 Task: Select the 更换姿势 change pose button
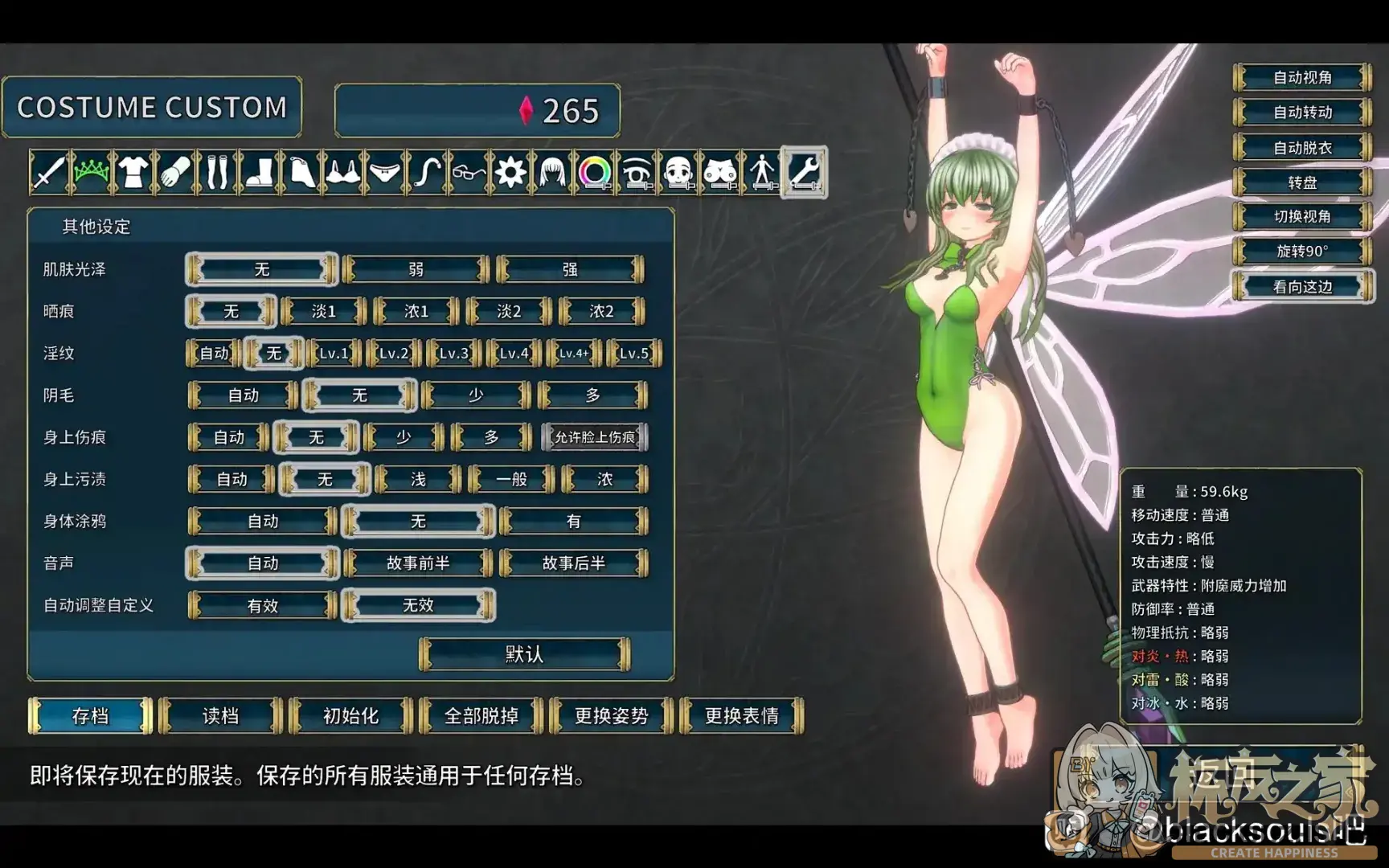click(611, 715)
